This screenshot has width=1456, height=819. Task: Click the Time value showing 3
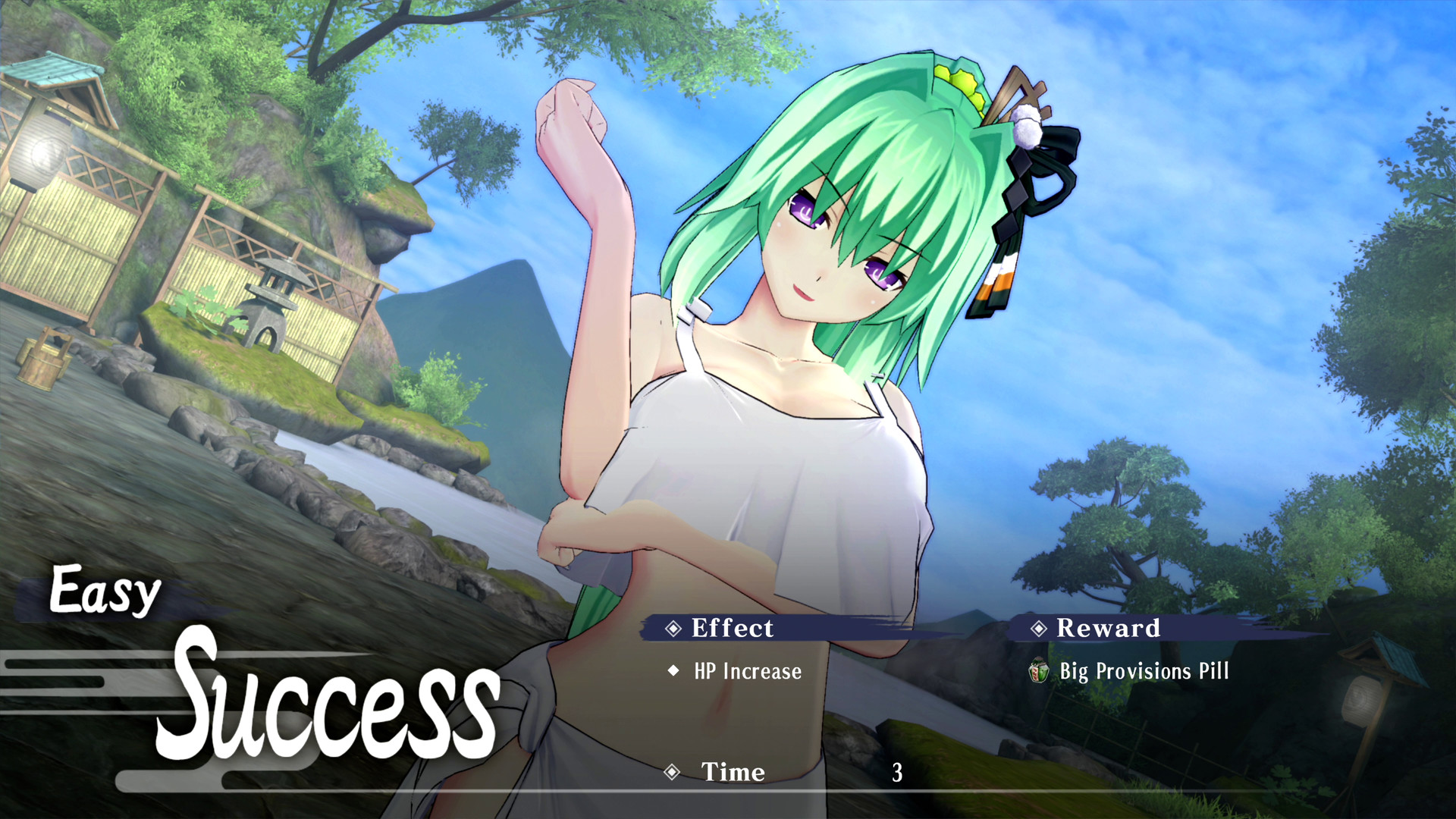(x=897, y=773)
